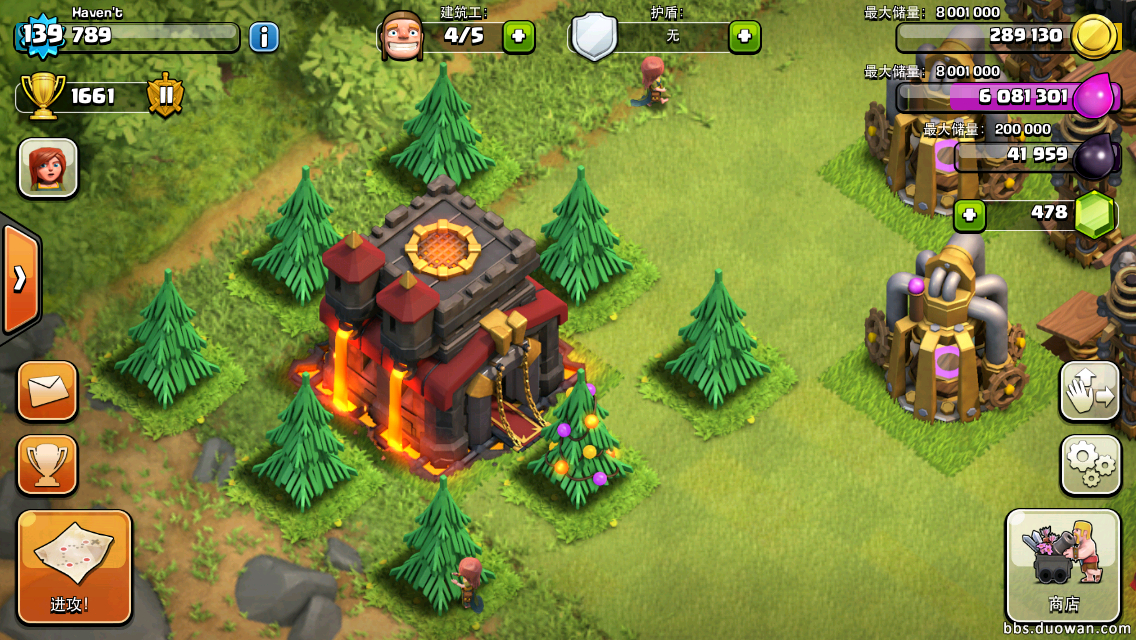Open the attack map (进攻!) button
This screenshot has width=1136, height=640.
click(75, 566)
